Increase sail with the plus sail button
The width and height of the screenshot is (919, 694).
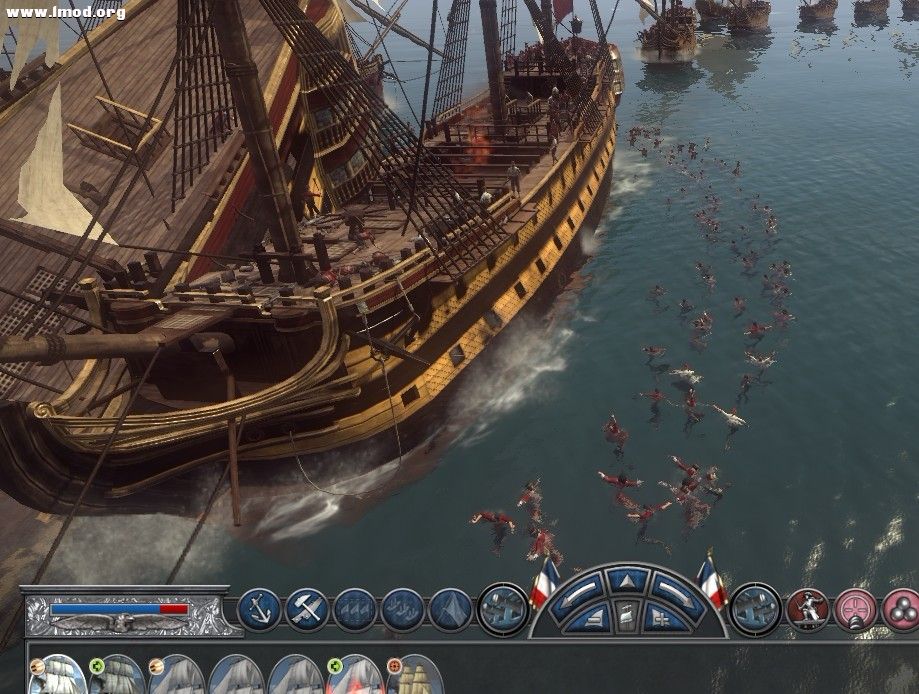[x=663, y=618]
